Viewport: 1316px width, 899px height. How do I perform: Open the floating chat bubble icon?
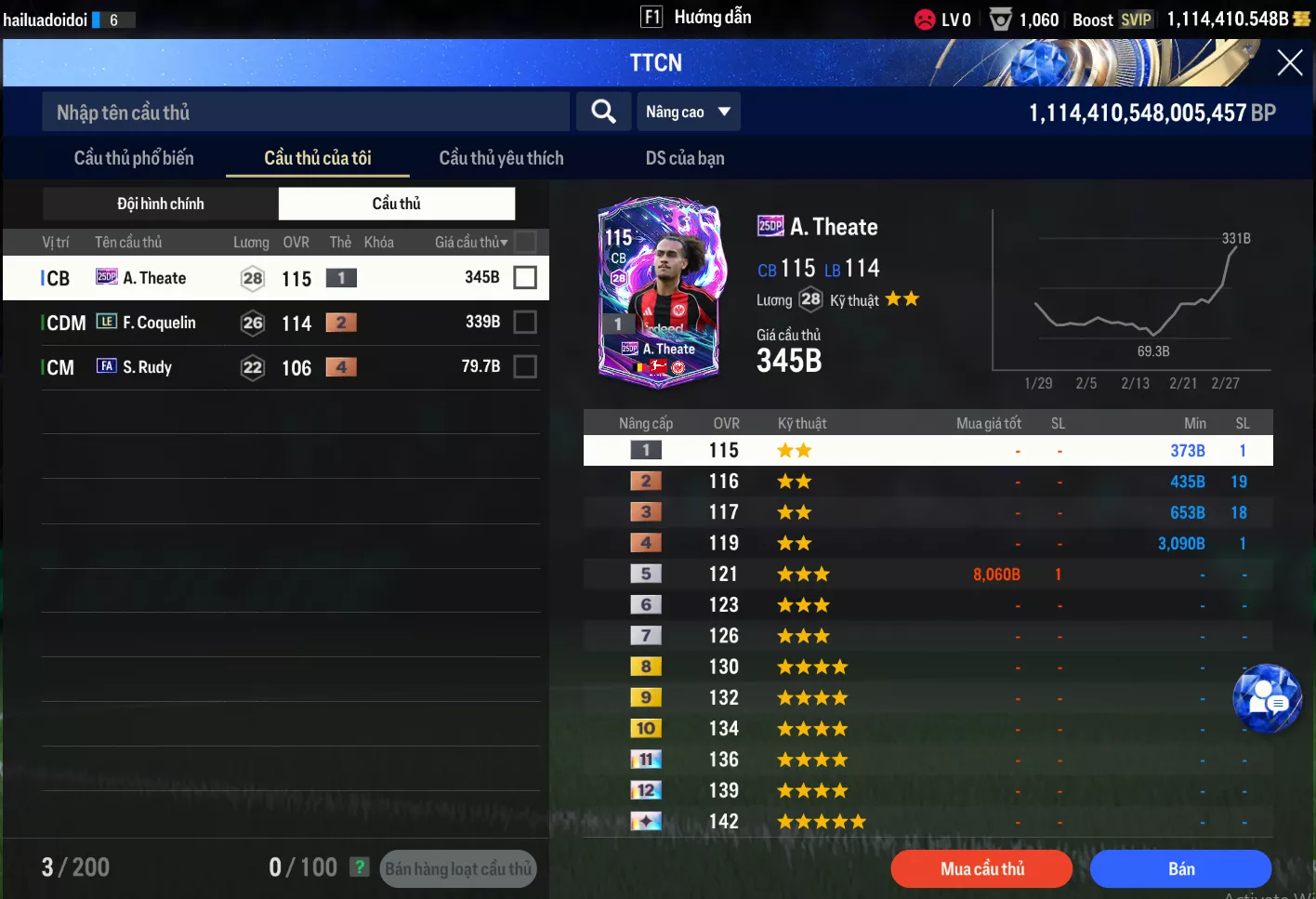pos(1267,698)
